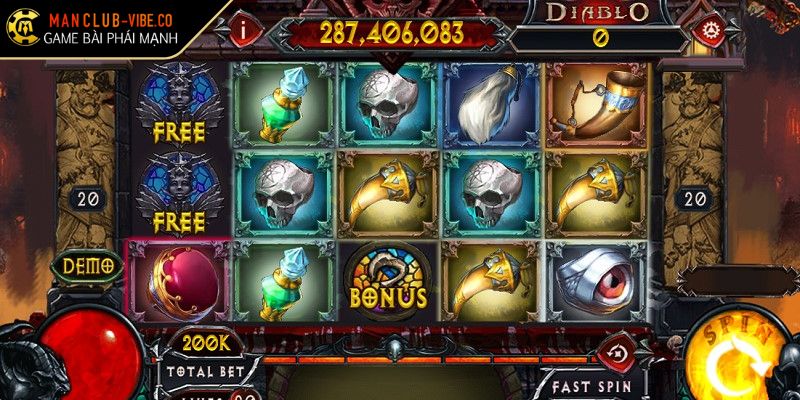Screen dimensions: 800x400
Task: Activate the red auto-spin icon
Action: click(617, 351)
